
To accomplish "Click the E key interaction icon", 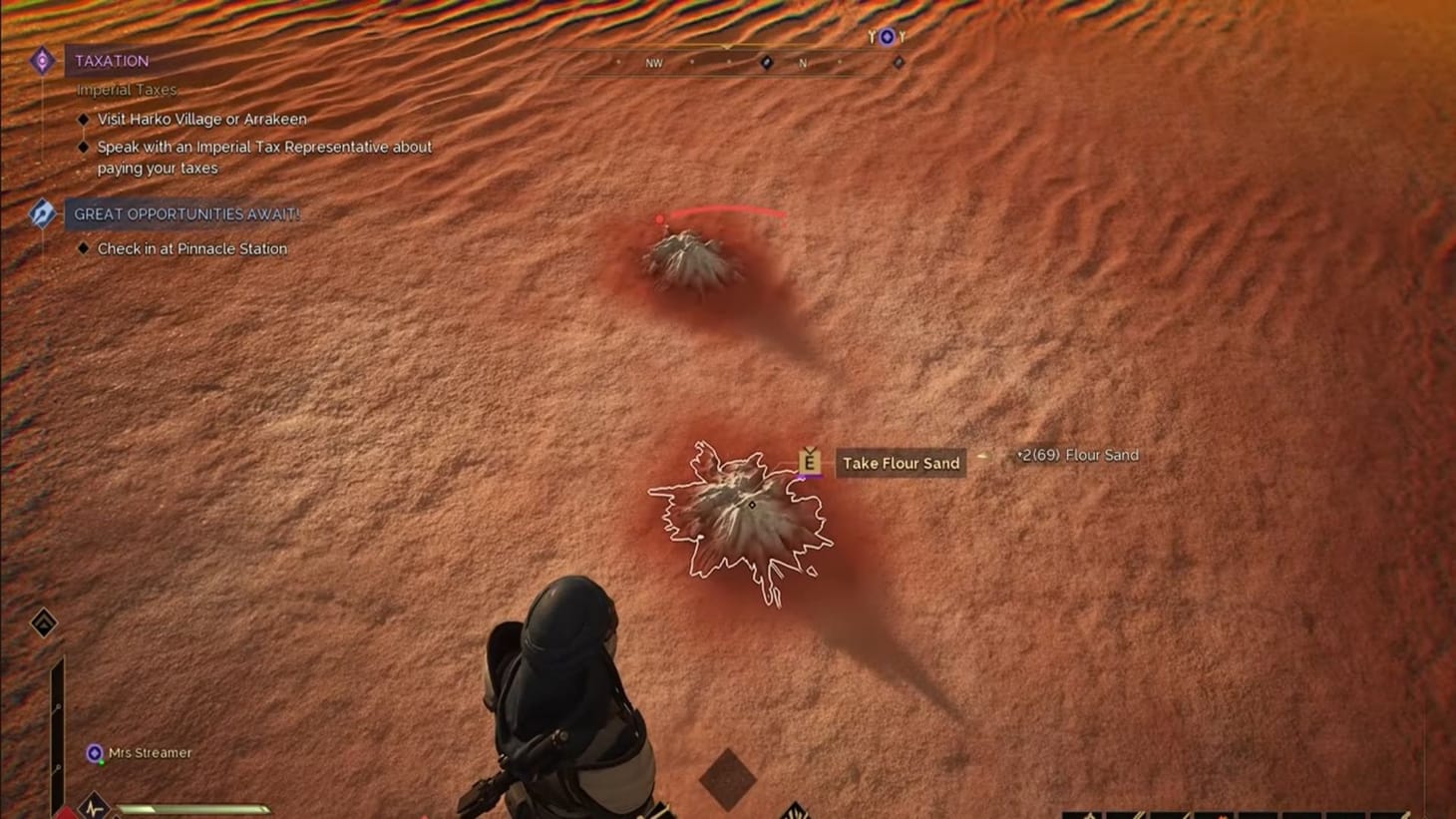I will tap(808, 462).
